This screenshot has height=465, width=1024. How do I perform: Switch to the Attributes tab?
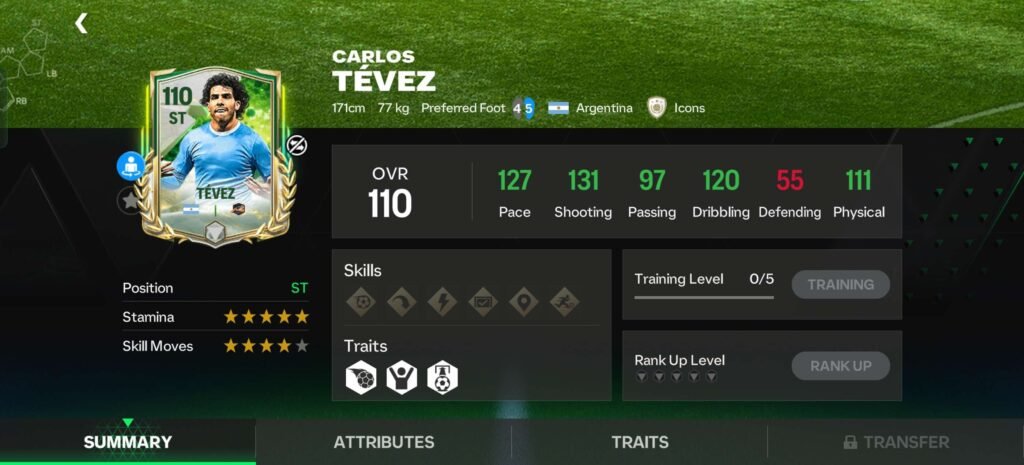tap(384, 442)
